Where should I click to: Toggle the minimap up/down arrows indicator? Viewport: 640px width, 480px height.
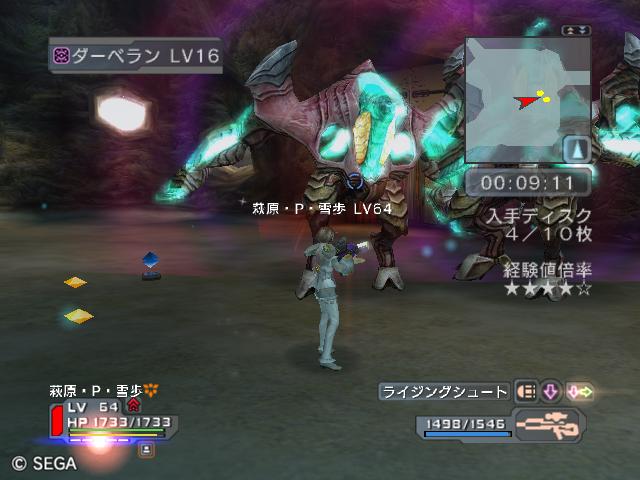[x=575, y=31]
